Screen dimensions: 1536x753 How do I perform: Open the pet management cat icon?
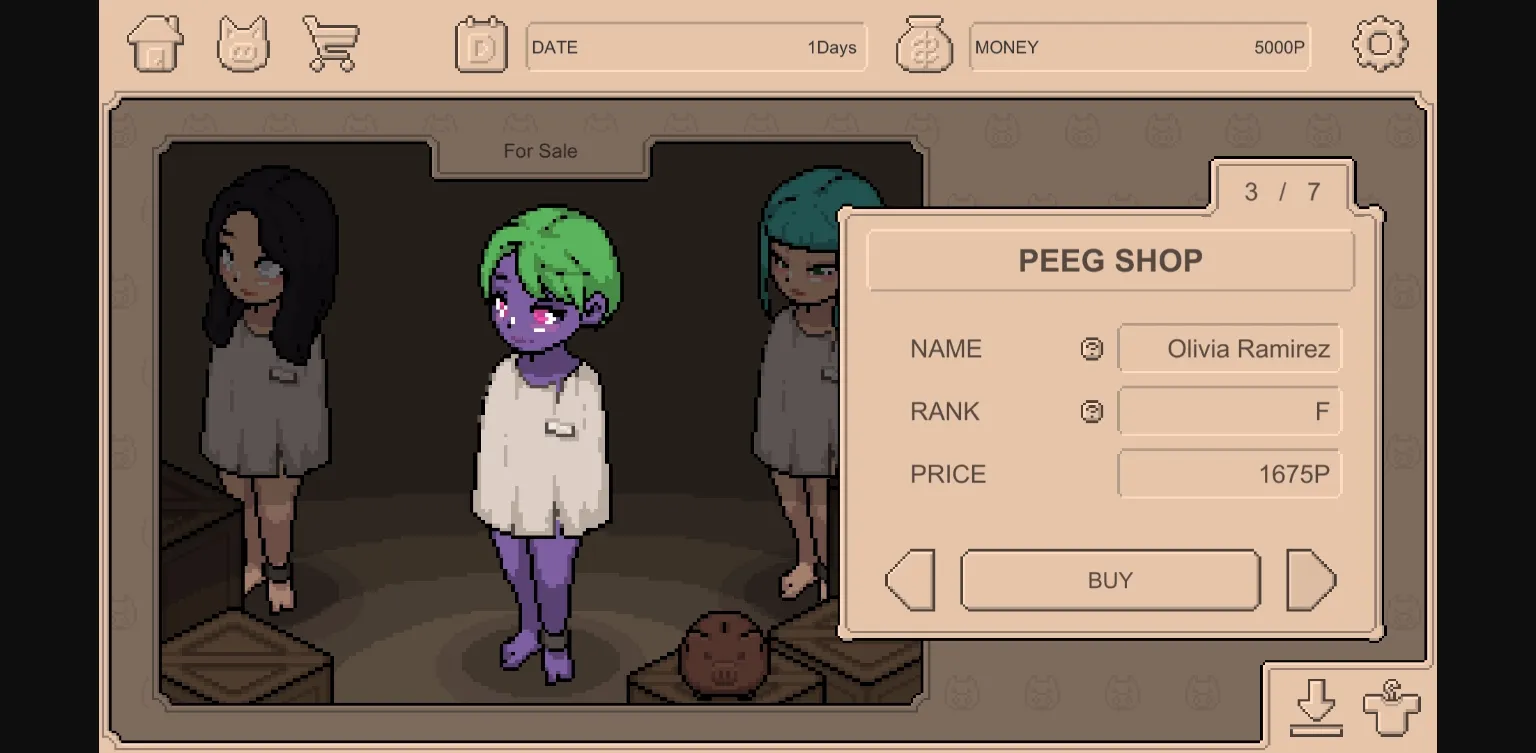[243, 44]
